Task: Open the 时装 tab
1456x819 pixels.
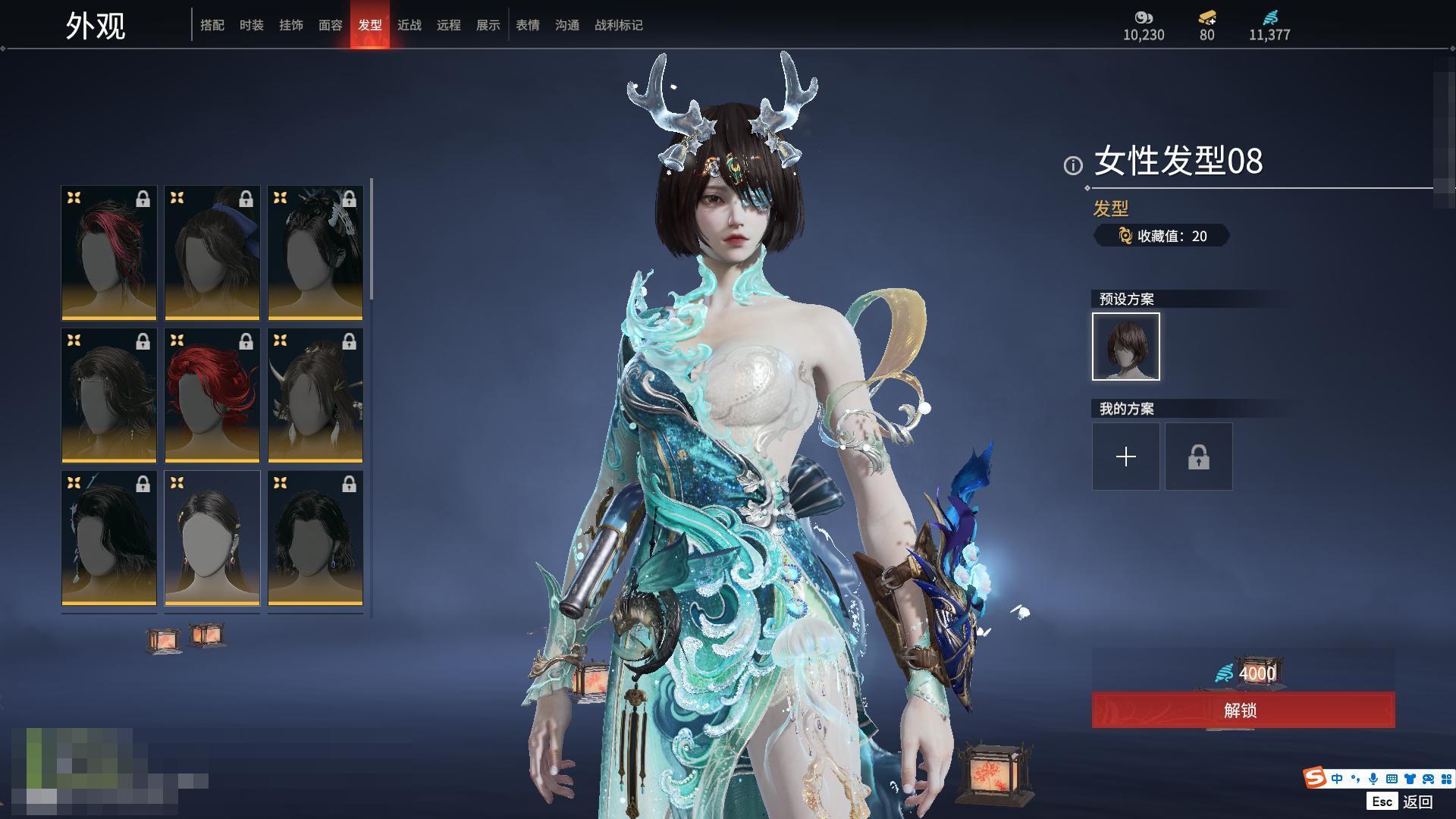Action: [252, 25]
